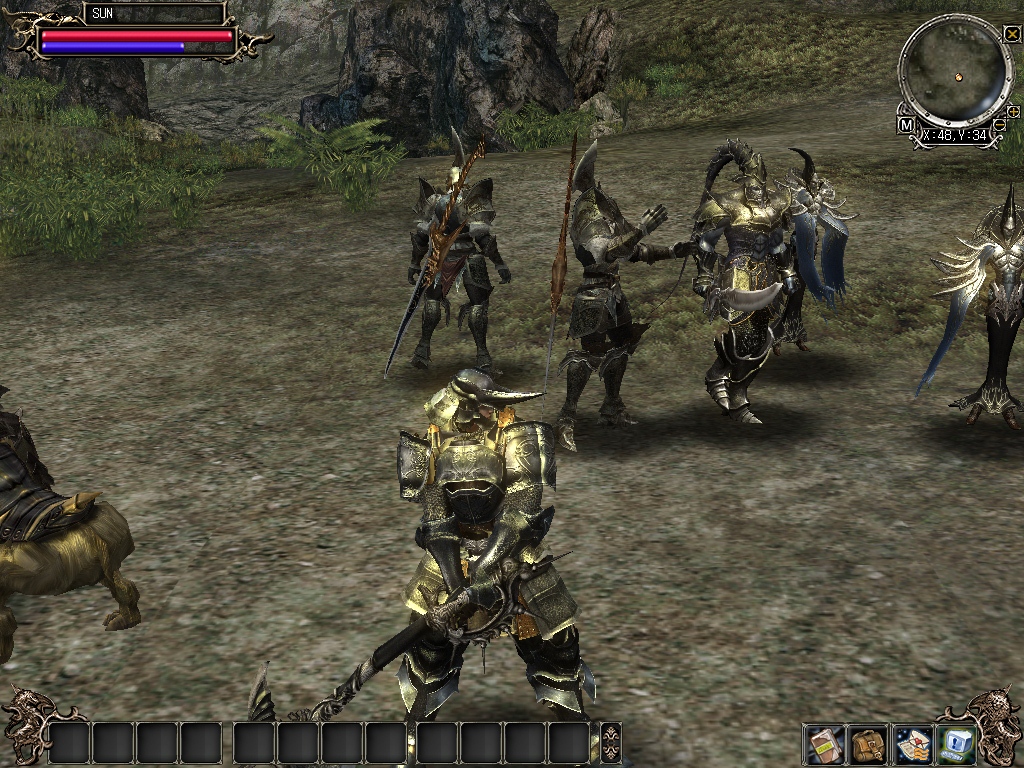Open the book icon menu
The width and height of the screenshot is (1024, 768).
click(823, 743)
